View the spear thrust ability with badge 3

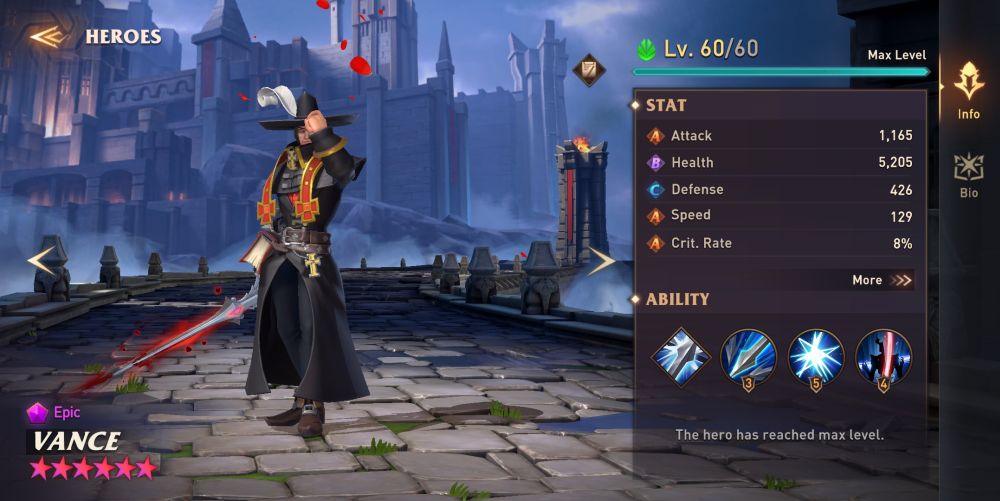pos(748,357)
